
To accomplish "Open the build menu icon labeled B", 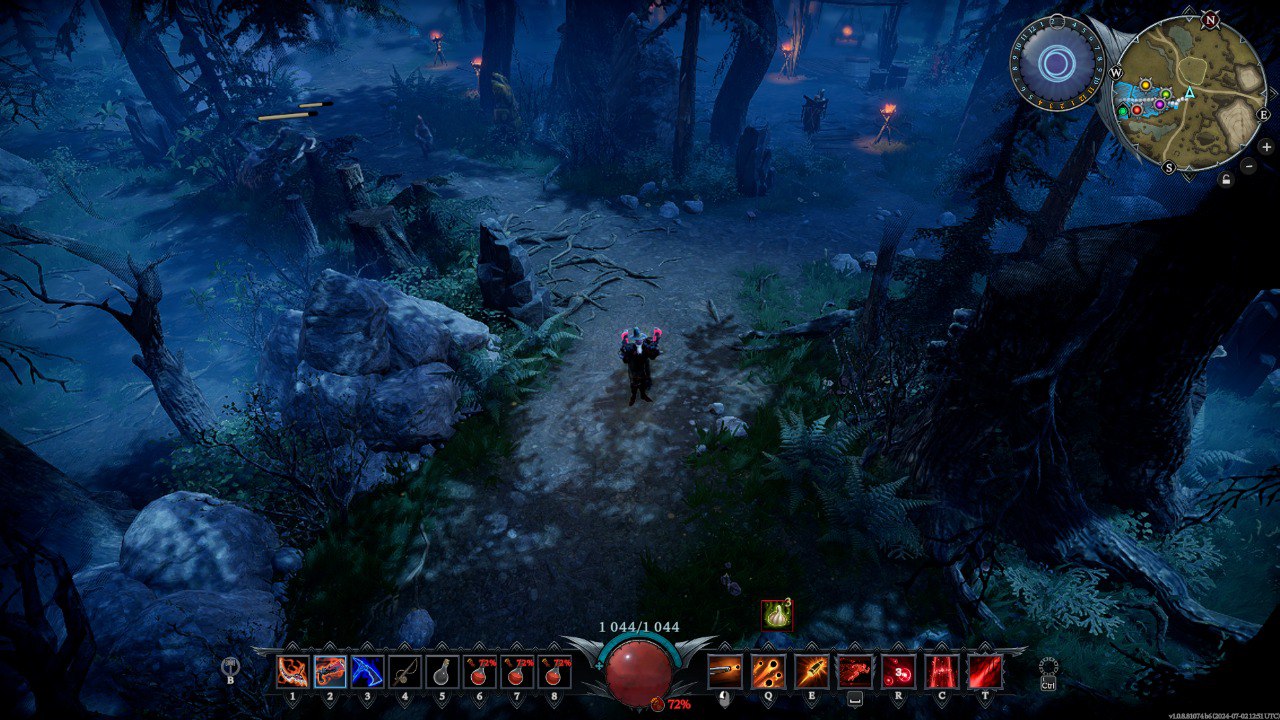I will (x=231, y=667).
